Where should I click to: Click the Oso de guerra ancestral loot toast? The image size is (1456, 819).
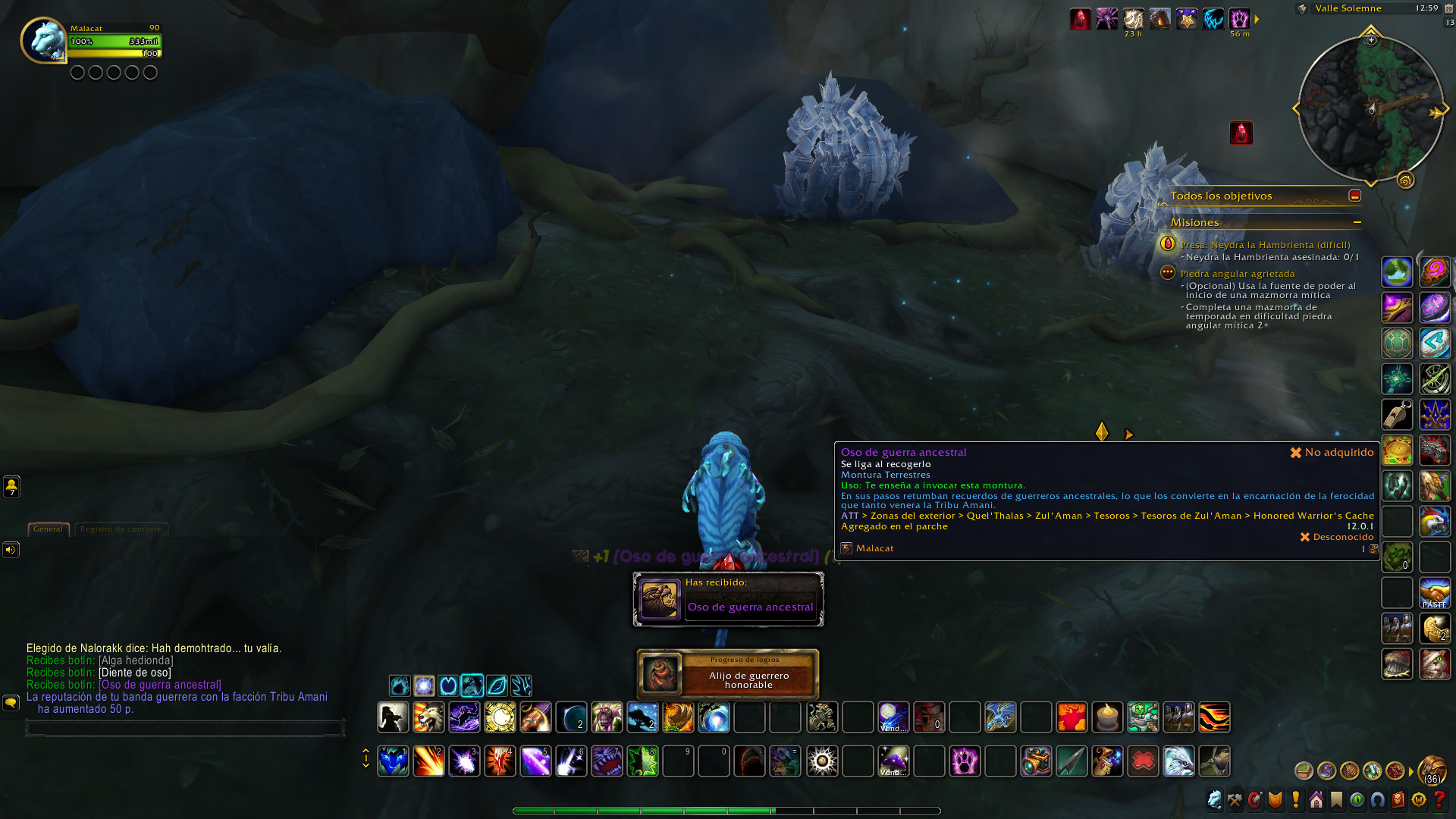click(x=728, y=600)
